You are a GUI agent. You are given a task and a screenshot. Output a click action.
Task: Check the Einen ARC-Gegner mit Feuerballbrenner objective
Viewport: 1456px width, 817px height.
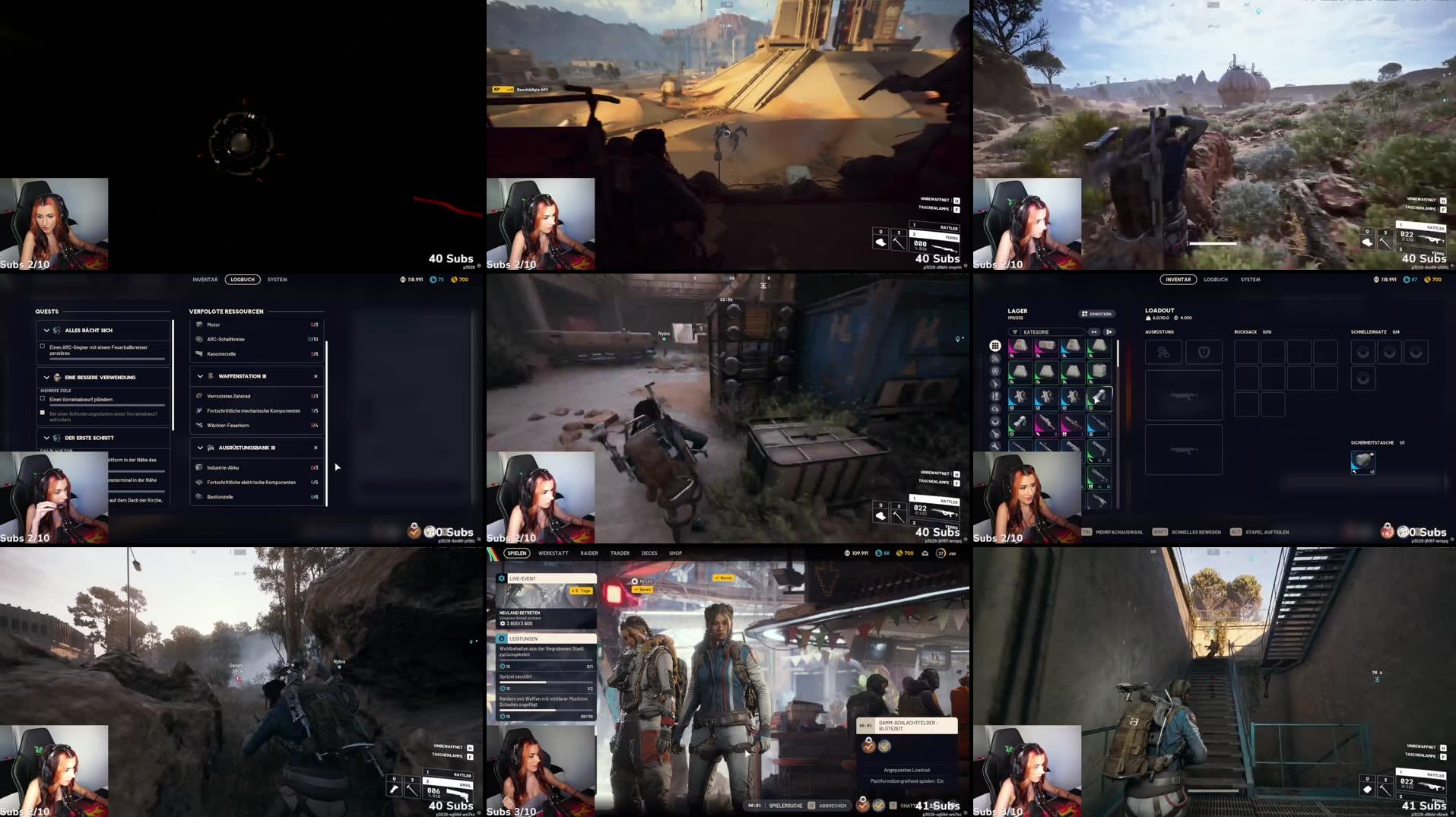pos(41,347)
